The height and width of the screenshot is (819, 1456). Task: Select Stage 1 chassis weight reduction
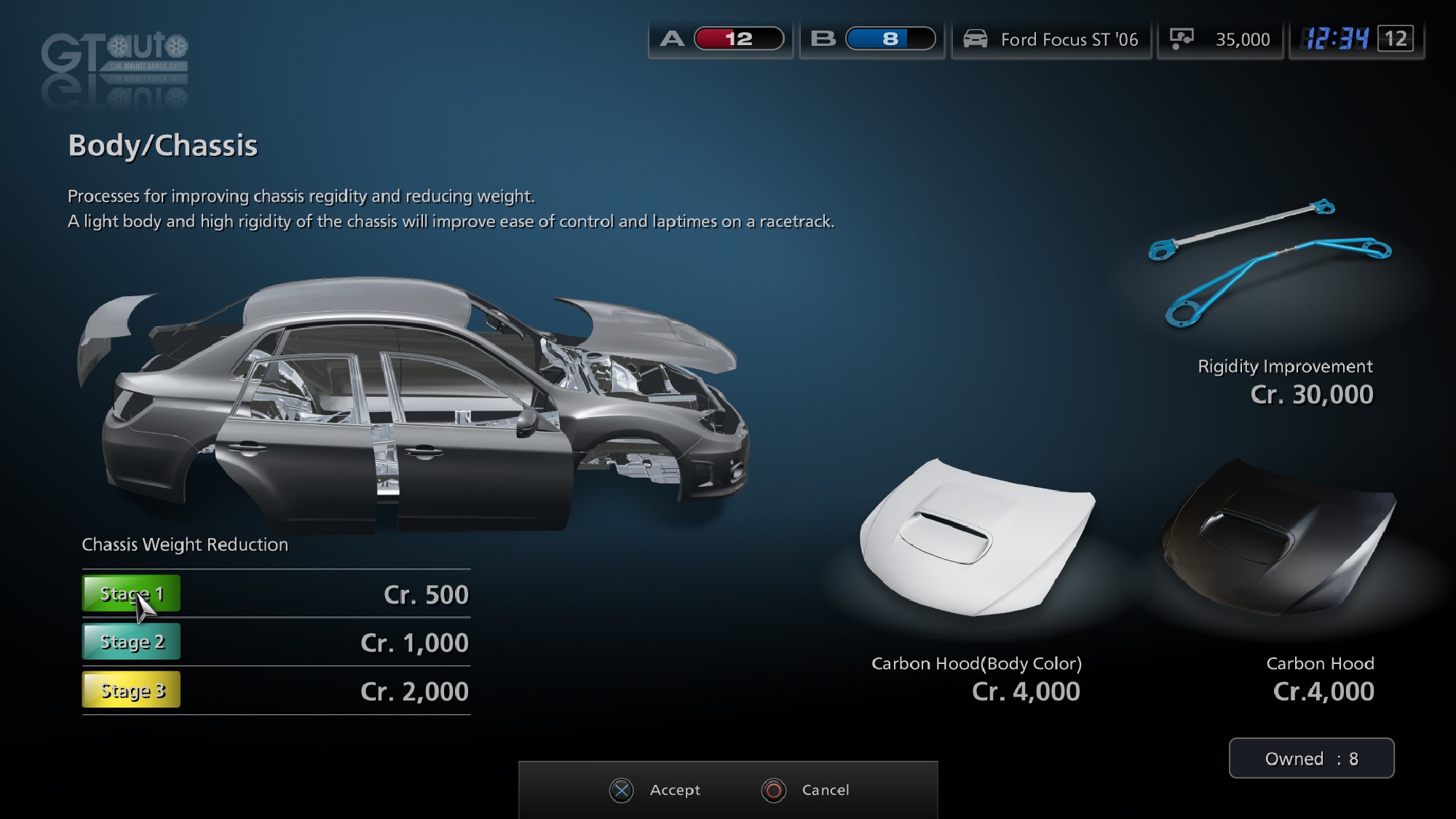pyautogui.click(x=131, y=594)
